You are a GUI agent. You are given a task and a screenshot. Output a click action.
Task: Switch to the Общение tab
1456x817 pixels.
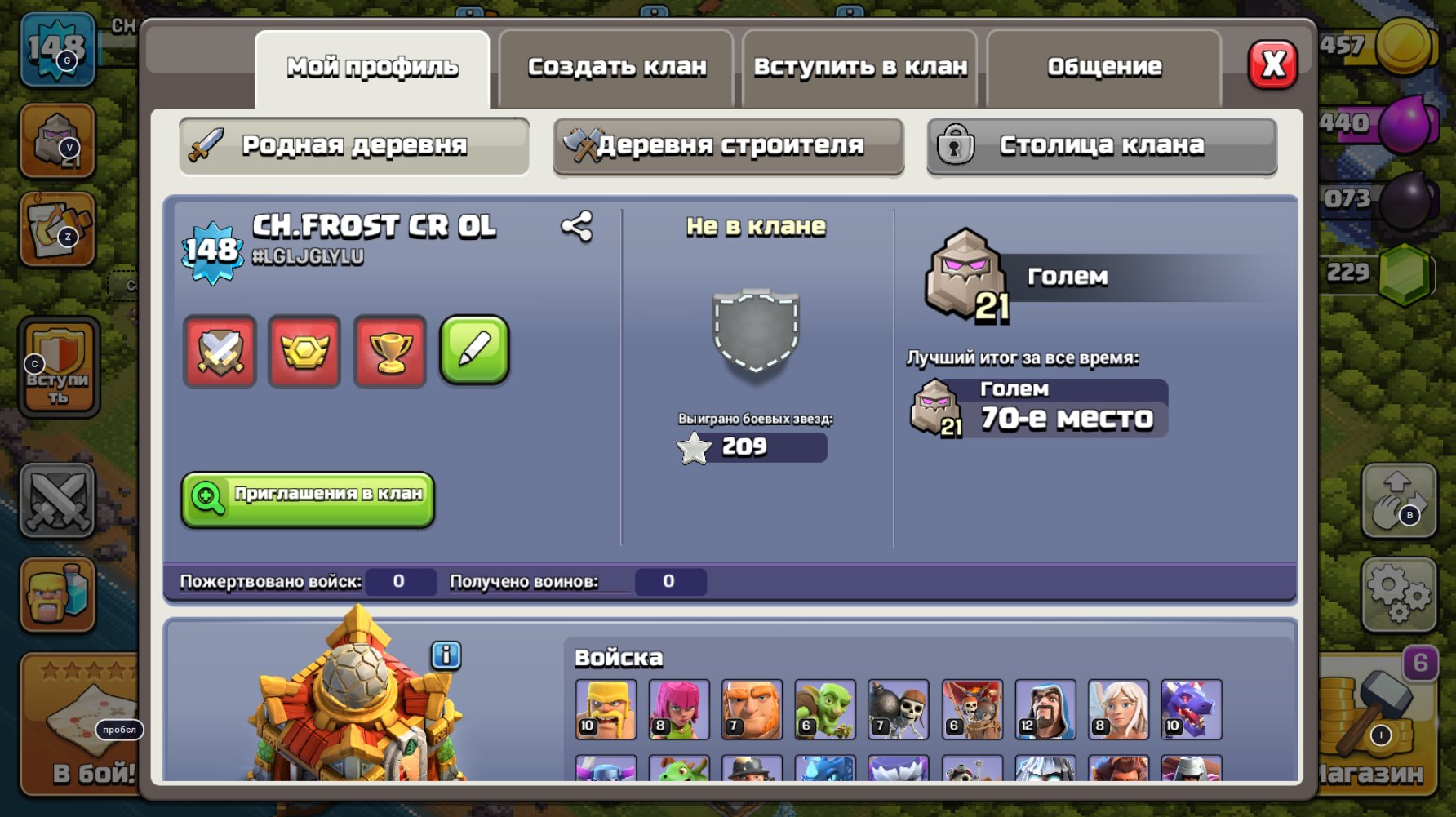tap(1103, 67)
